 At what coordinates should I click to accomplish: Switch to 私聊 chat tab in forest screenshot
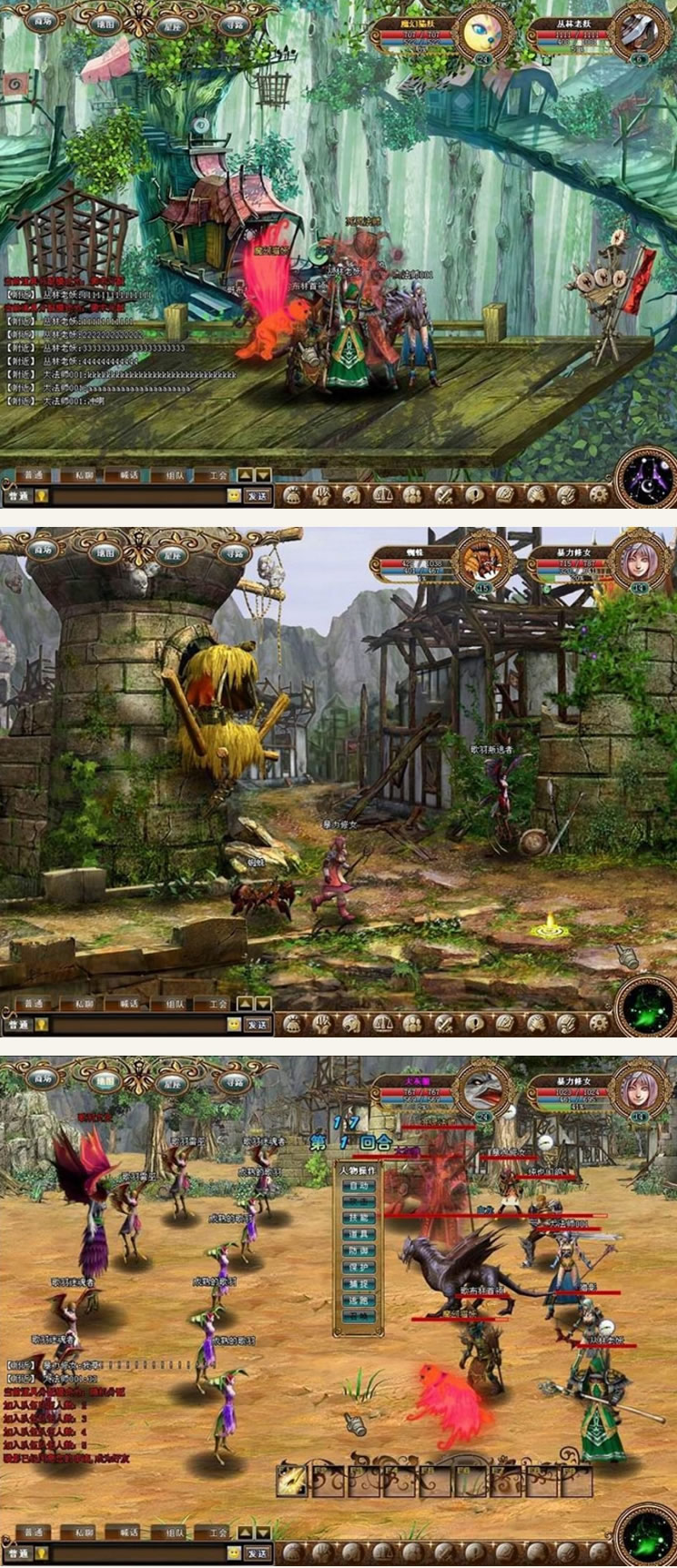pyautogui.click(x=84, y=475)
